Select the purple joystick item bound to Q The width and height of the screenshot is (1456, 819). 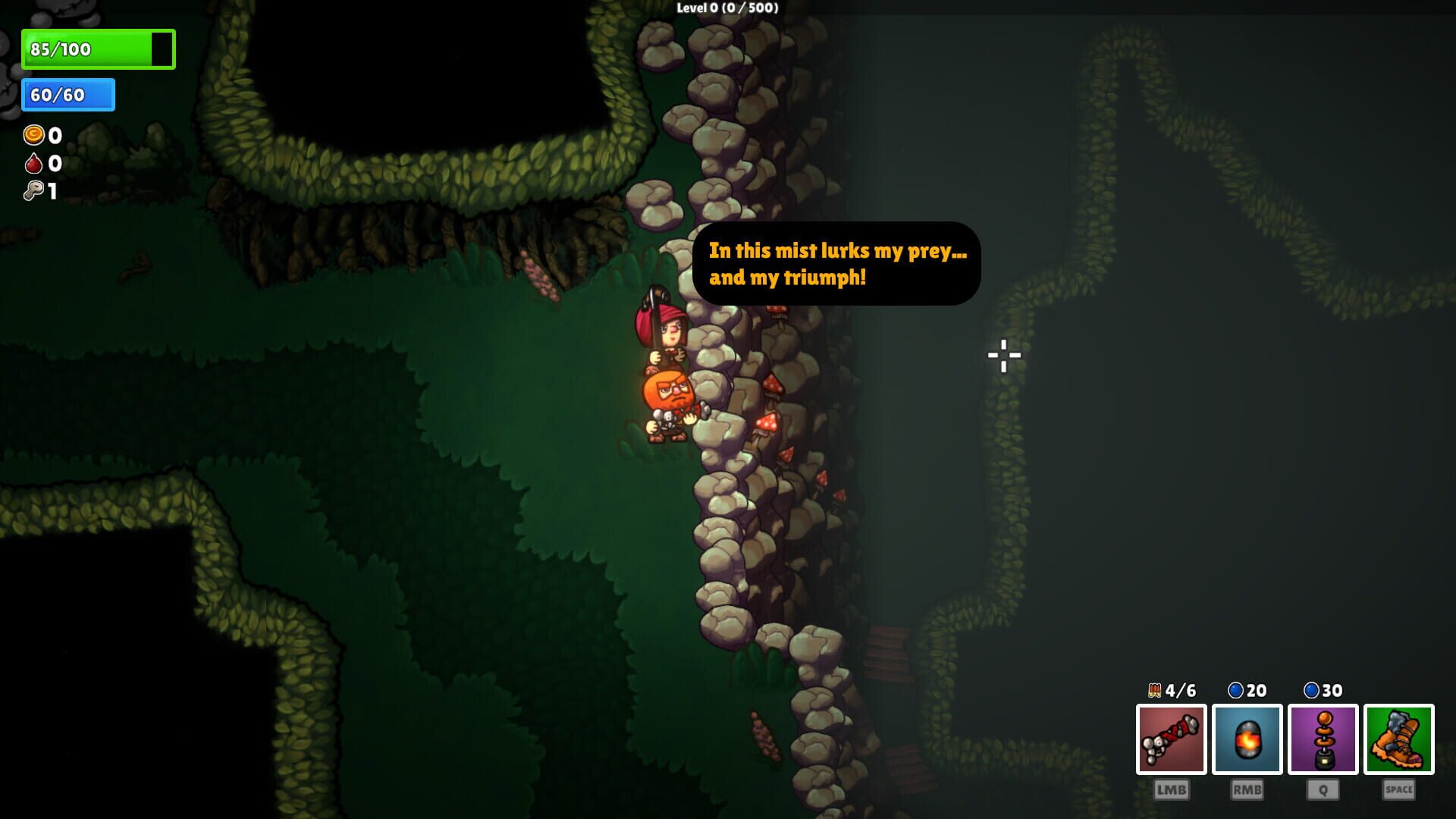1323,739
